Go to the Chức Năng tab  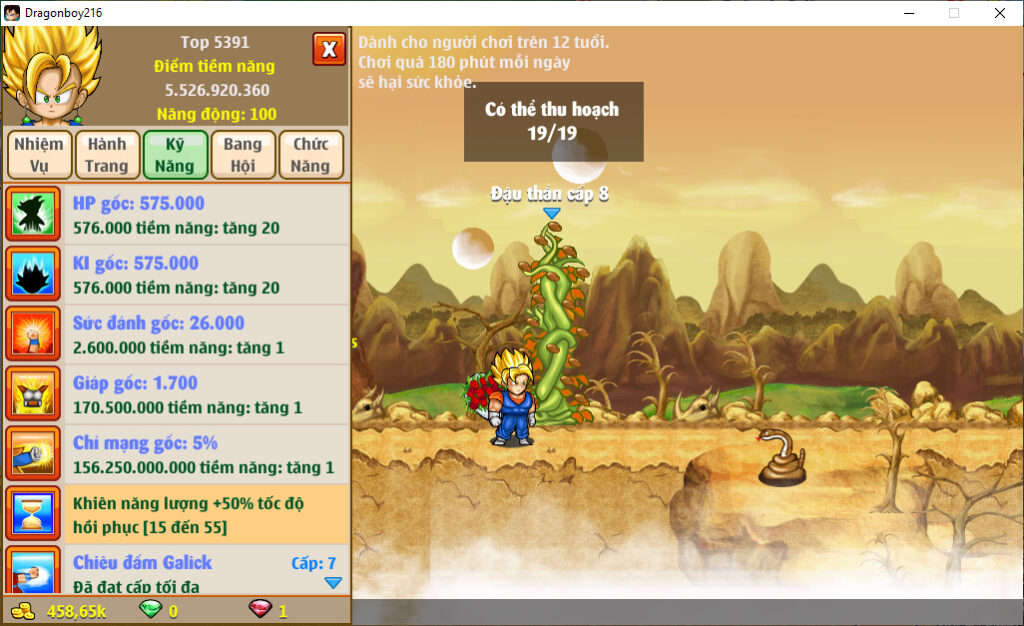(311, 155)
